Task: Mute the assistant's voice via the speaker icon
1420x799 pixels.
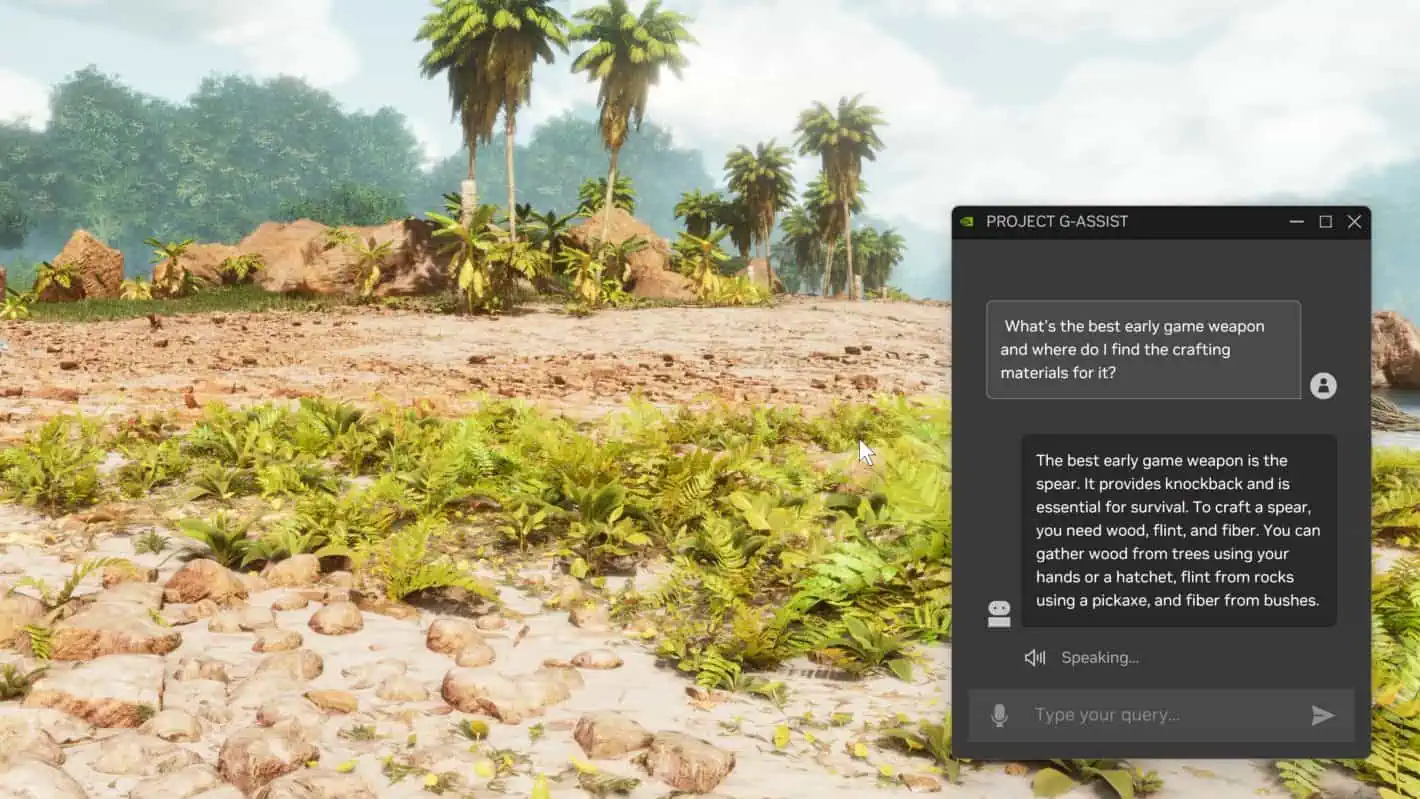Action: coord(1034,657)
